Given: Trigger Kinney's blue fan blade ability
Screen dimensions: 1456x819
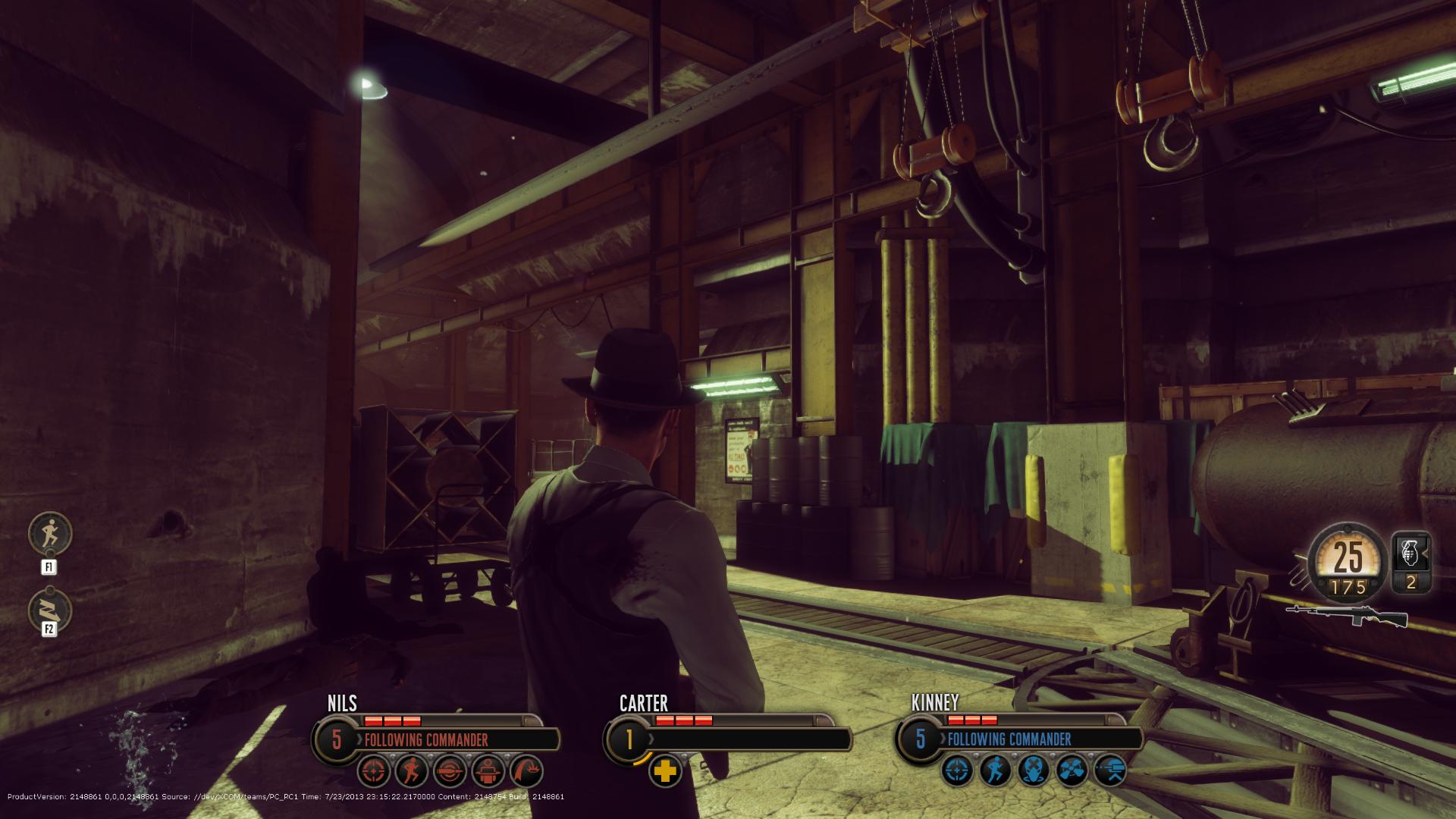Looking at the screenshot, I should (x=1072, y=771).
